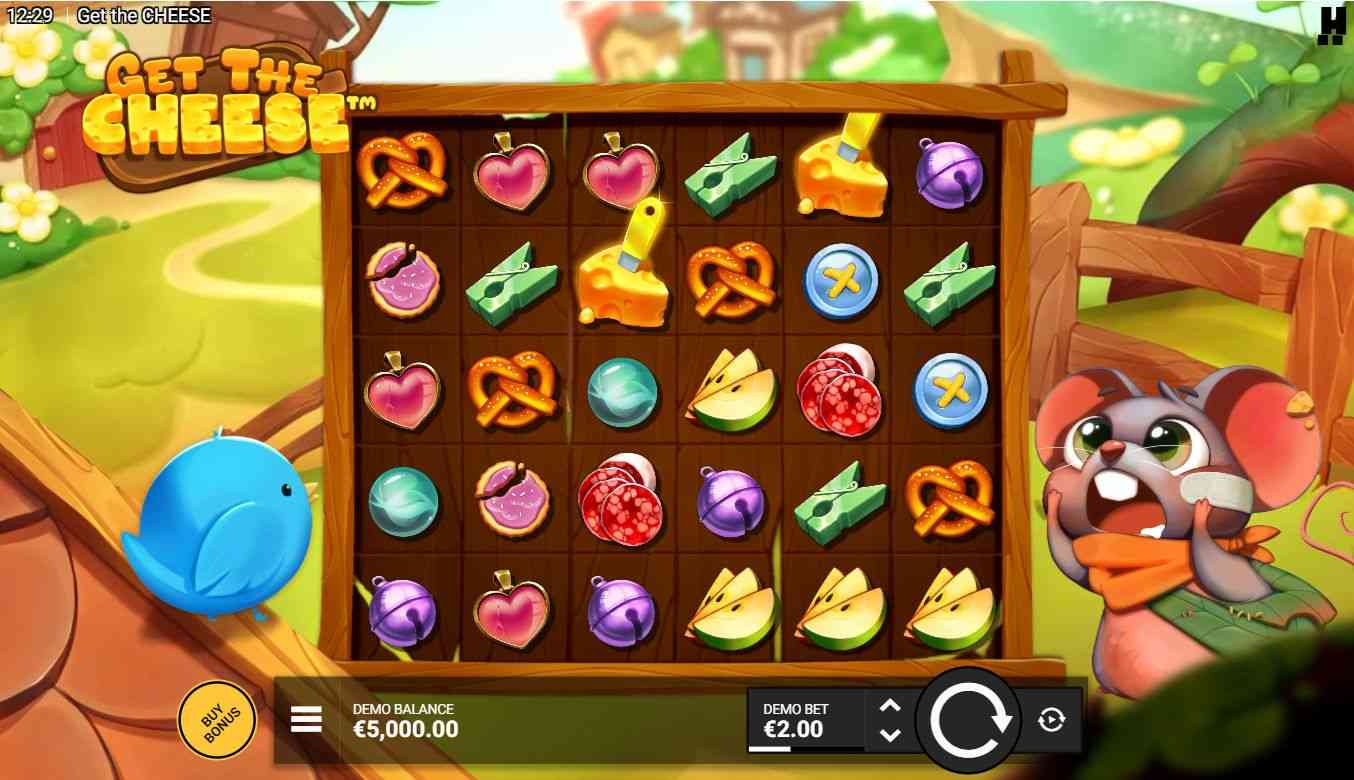
Task: Open the Buy Bonus feature
Action: tap(215, 719)
